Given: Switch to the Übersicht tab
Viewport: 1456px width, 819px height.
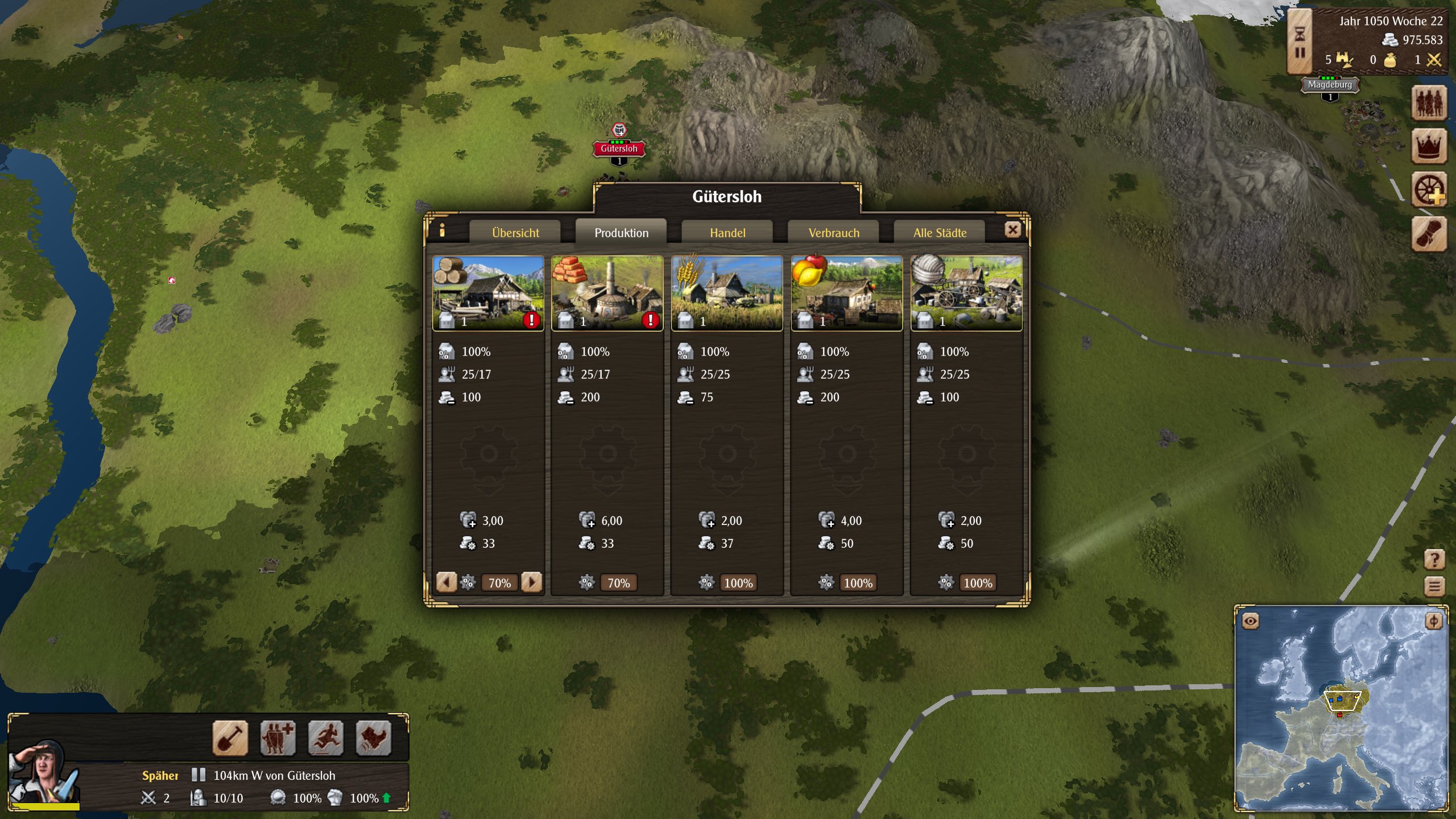Looking at the screenshot, I should tap(515, 233).
